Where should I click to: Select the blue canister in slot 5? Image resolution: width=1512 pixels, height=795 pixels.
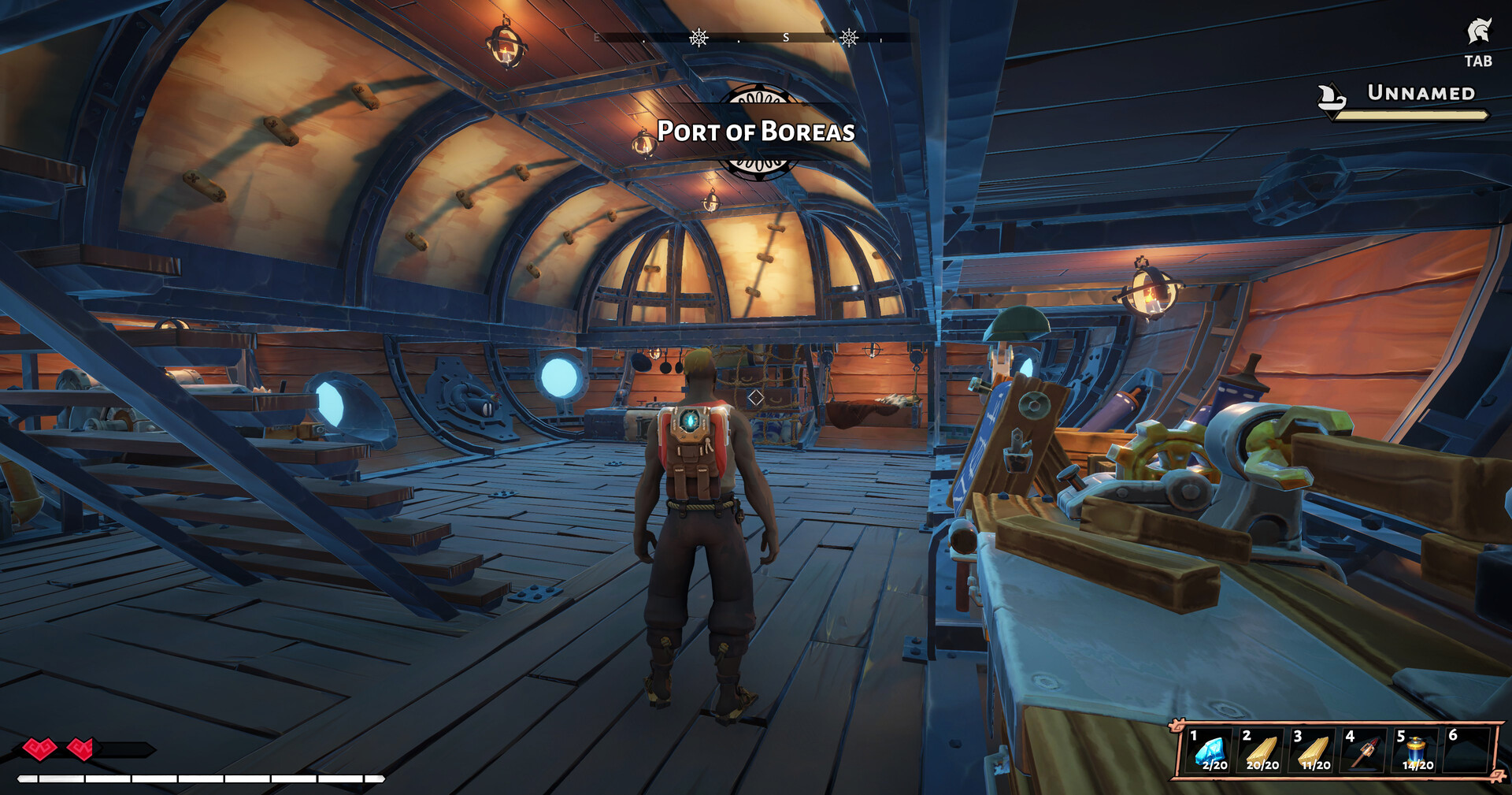[x=1416, y=752]
